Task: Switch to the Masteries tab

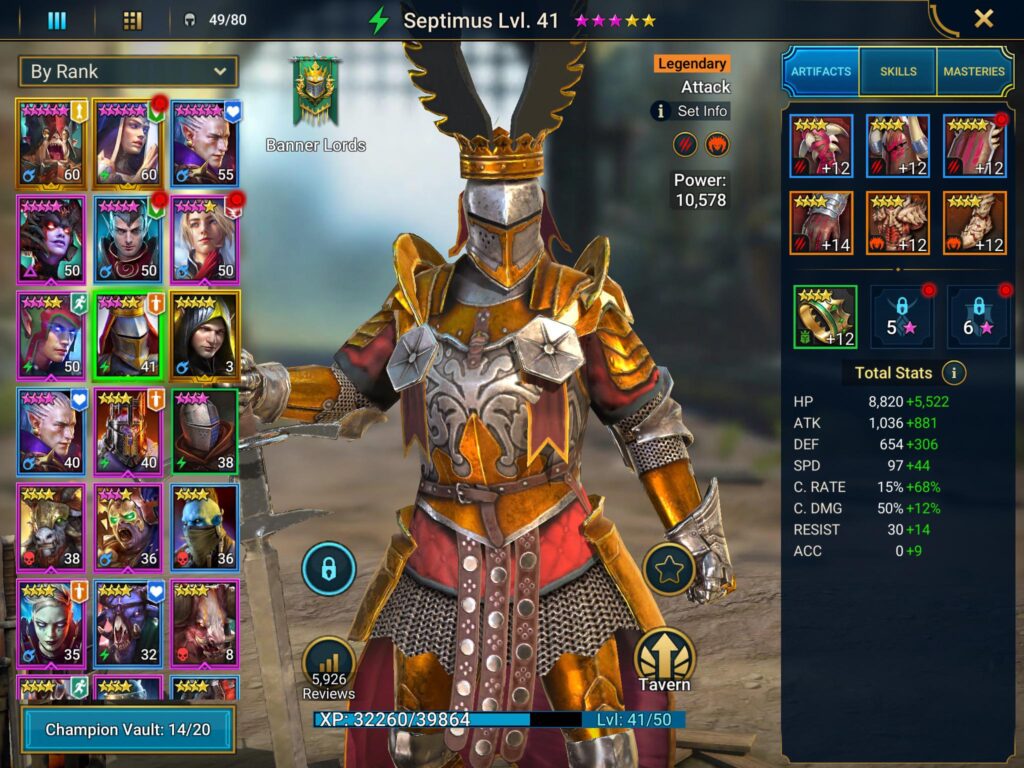Action: coord(974,71)
